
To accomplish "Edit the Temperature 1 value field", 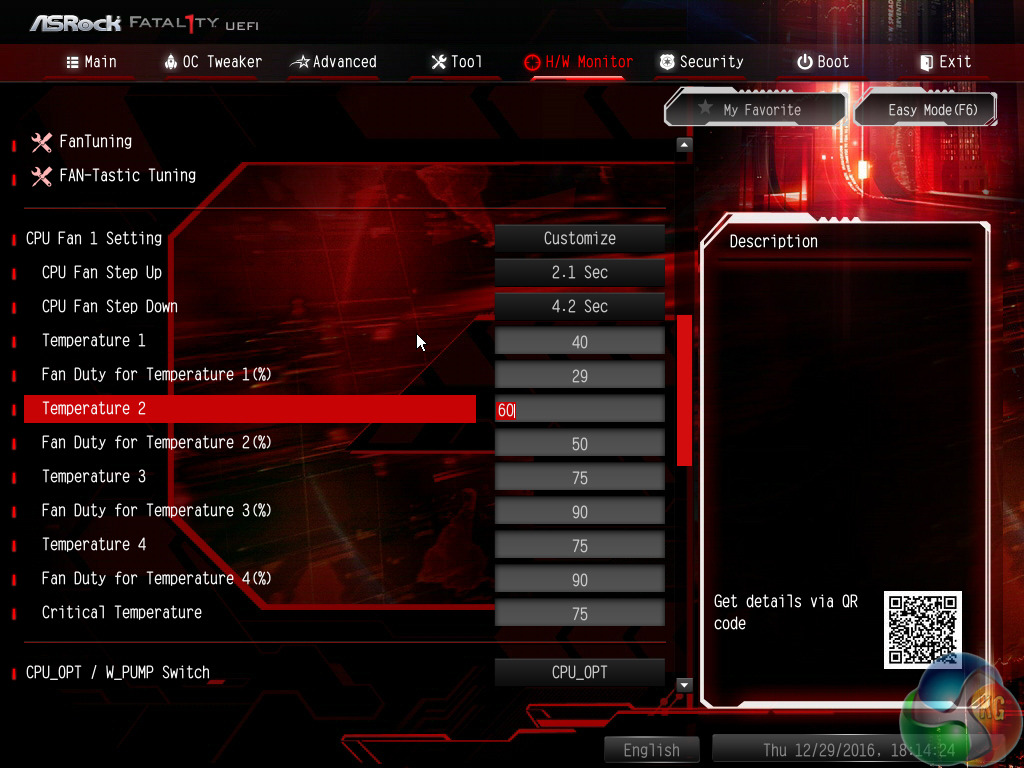I will coord(580,342).
